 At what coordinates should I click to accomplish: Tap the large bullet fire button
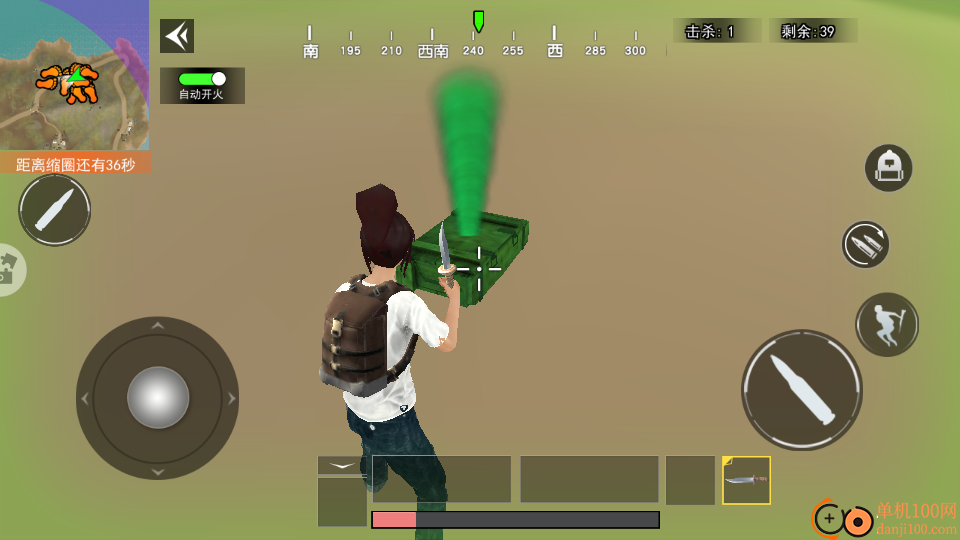pyautogui.click(x=802, y=389)
